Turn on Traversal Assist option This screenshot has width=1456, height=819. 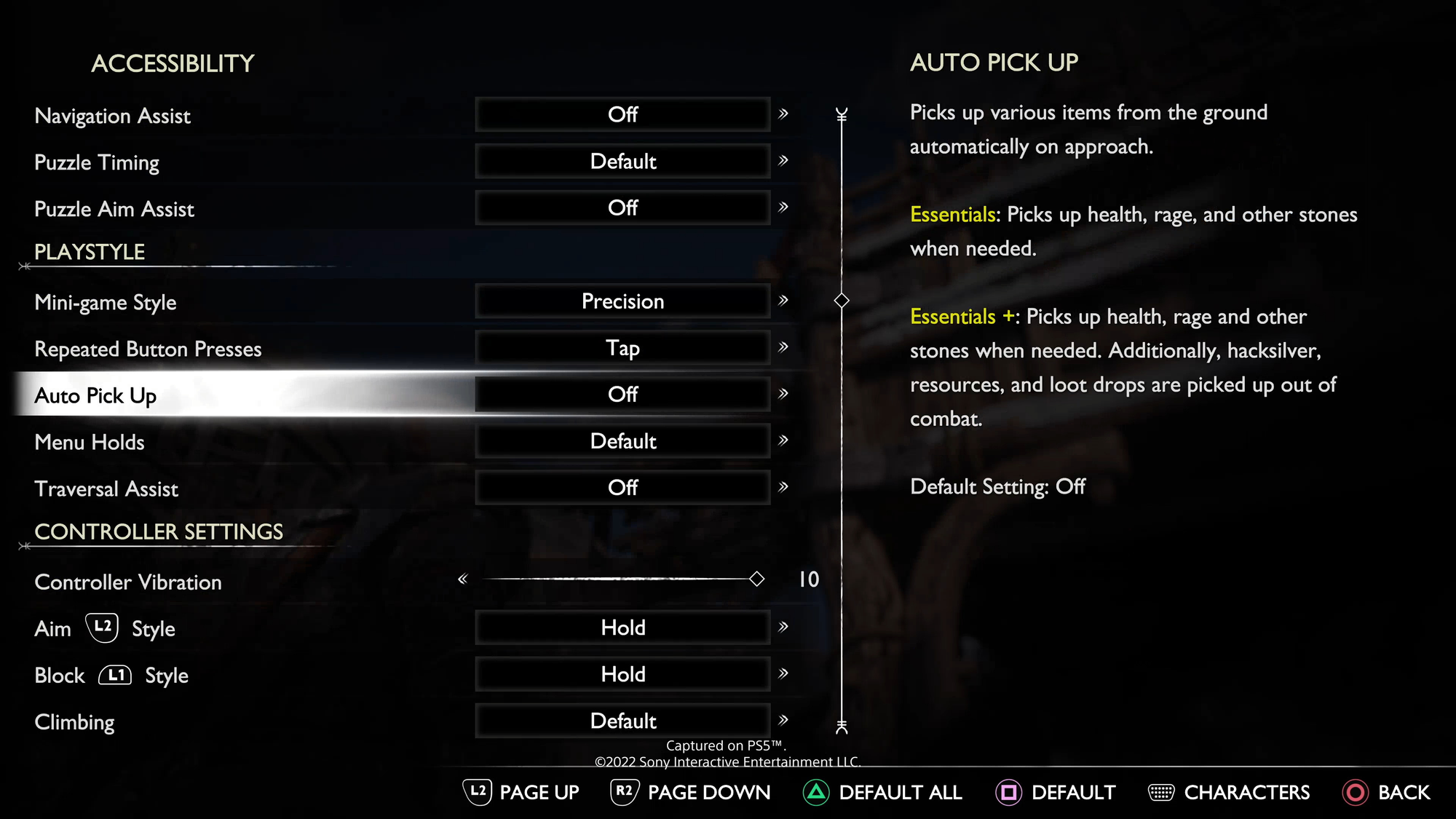point(622,488)
